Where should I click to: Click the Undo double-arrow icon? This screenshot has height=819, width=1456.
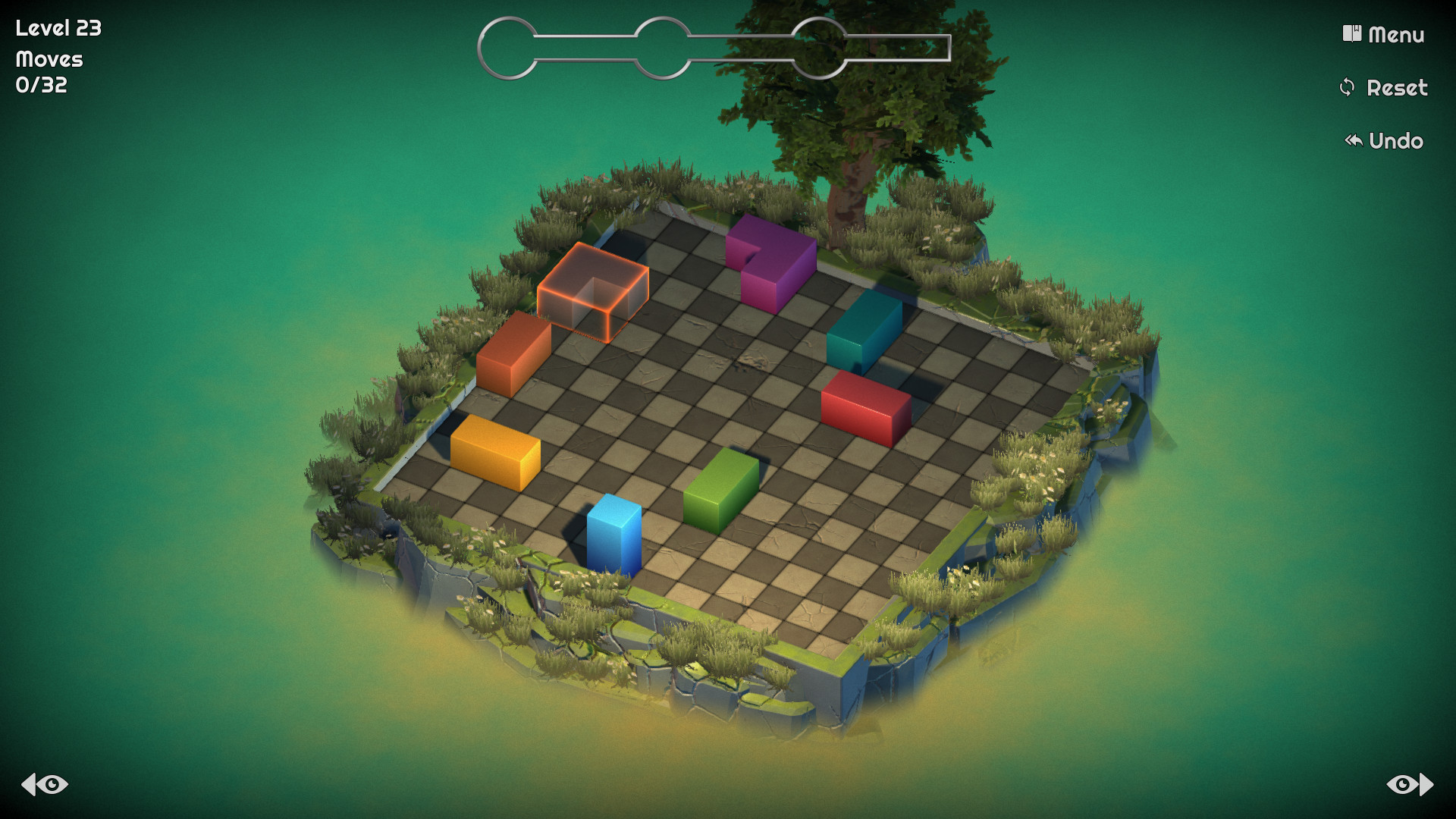tap(1353, 140)
